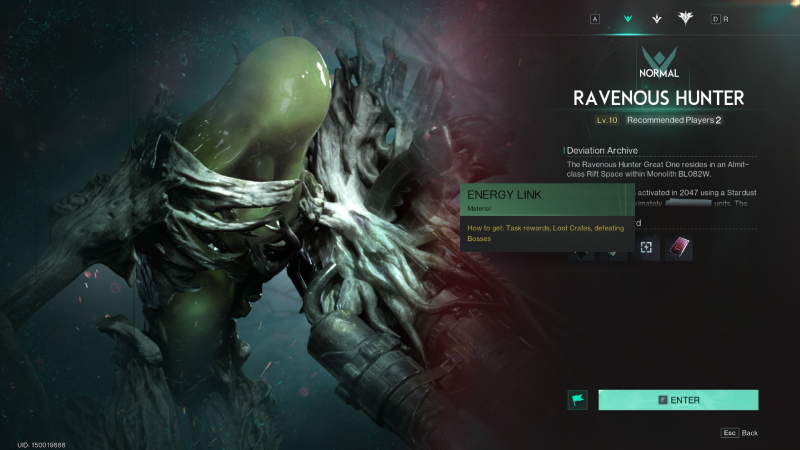800x450 pixels.
Task: Enter the Ravenous Hunter encounter
Action: [678, 400]
